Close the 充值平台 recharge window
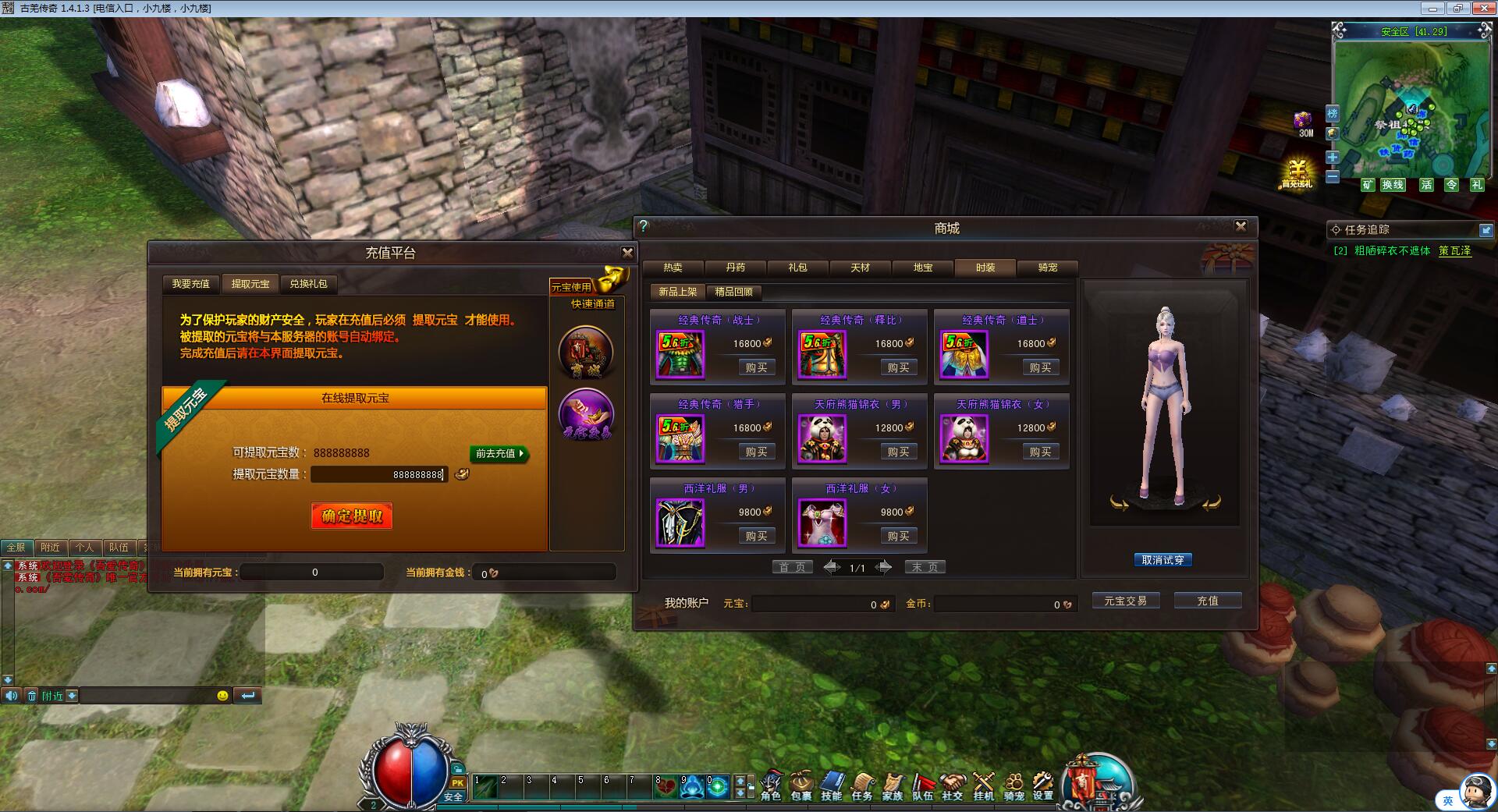1498x812 pixels. click(627, 253)
